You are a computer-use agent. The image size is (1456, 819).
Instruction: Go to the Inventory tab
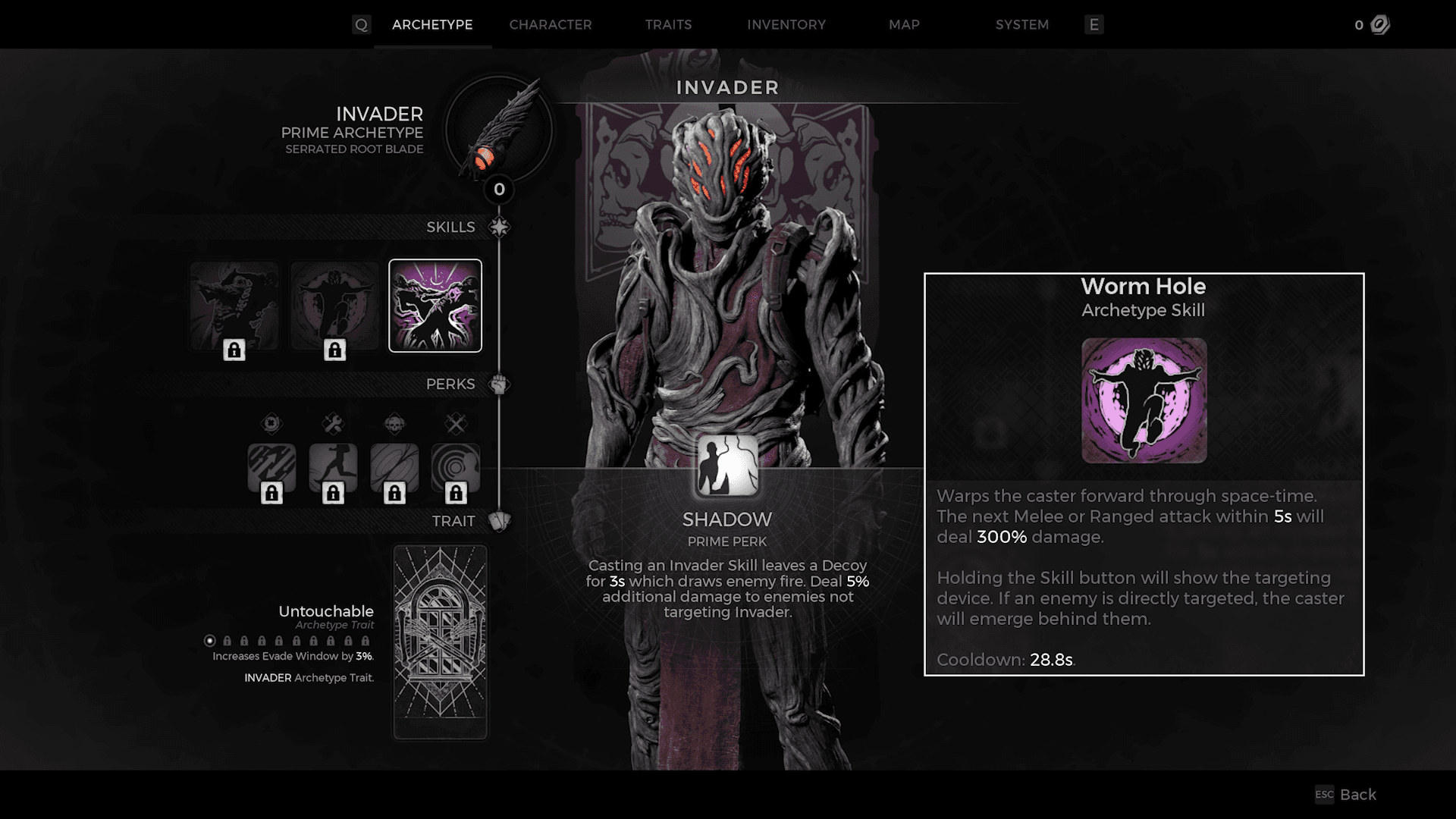786,25
